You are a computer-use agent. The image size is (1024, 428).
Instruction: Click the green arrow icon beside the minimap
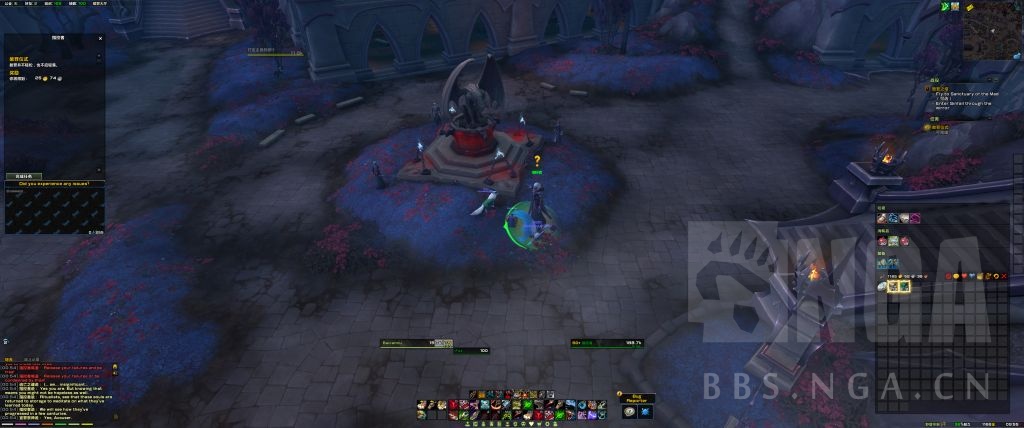point(943,7)
